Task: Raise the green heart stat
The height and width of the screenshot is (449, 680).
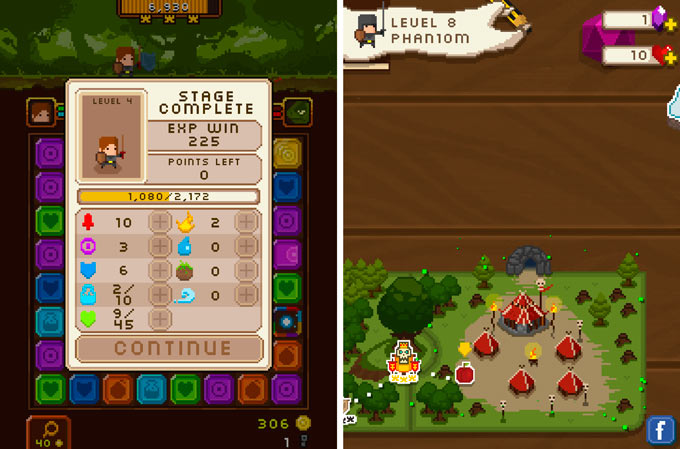Action: pyautogui.click(x=160, y=319)
